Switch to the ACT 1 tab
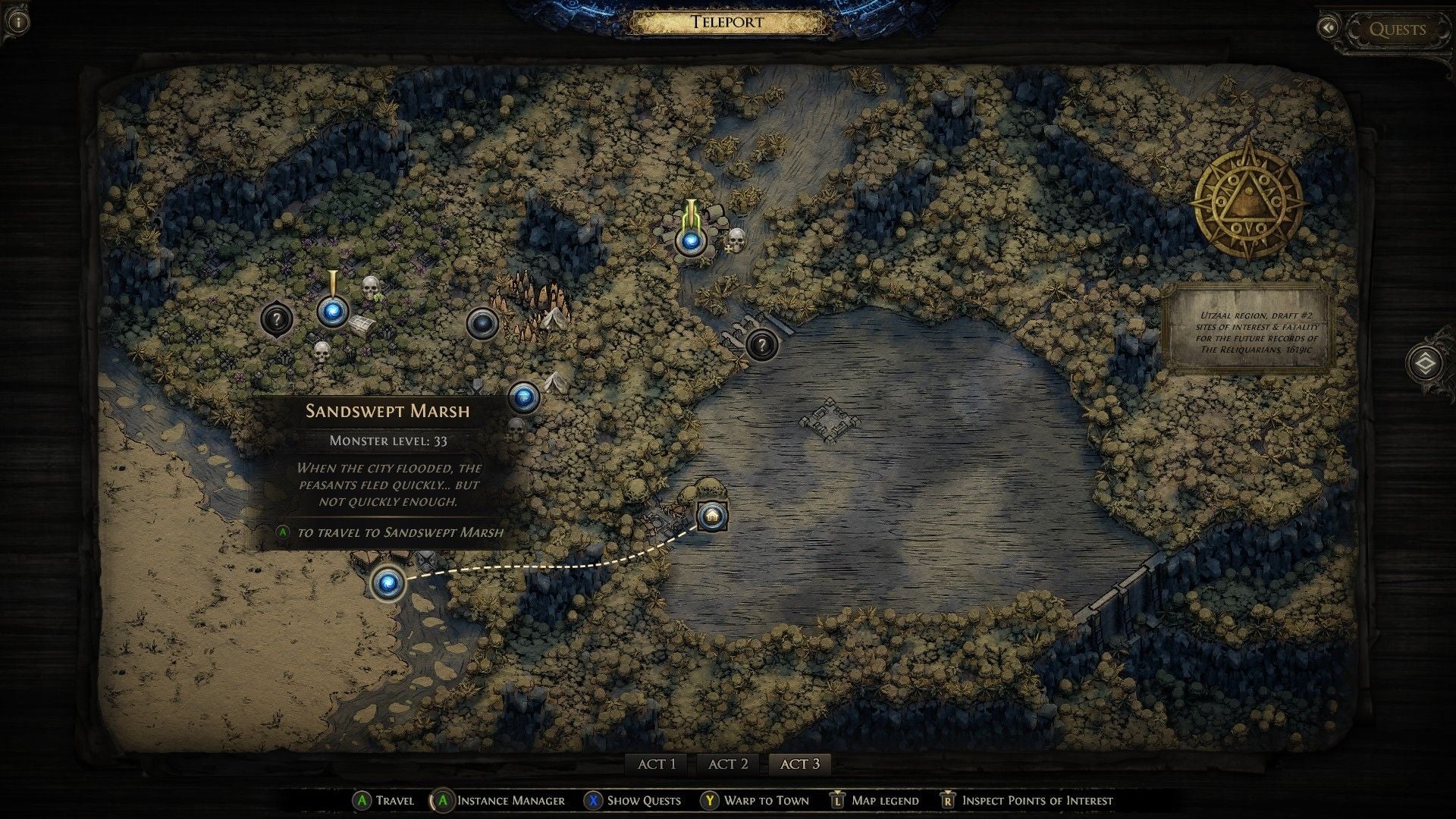Viewport: 1456px width, 819px height. click(658, 764)
